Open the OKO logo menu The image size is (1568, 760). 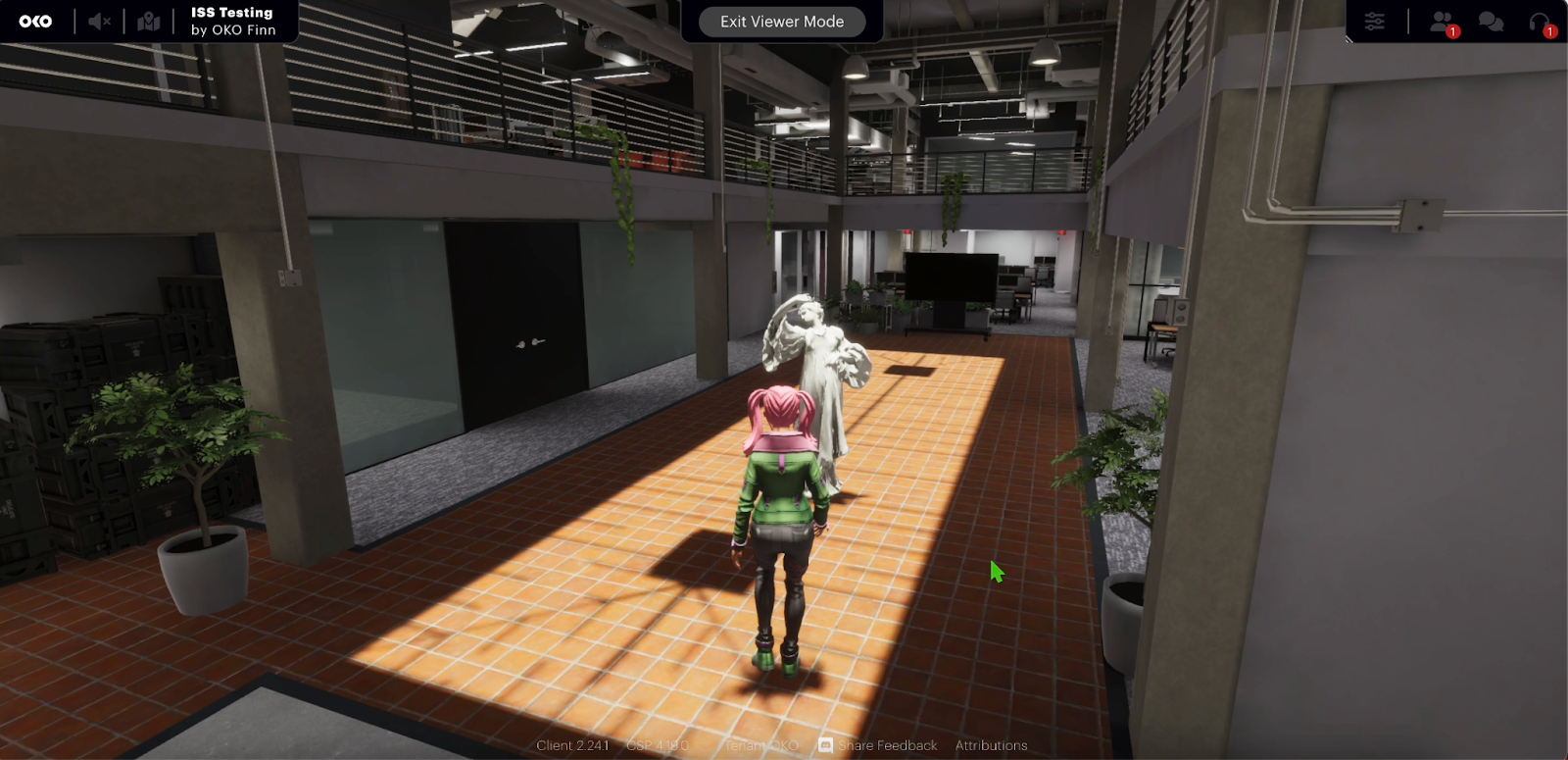tap(35, 21)
